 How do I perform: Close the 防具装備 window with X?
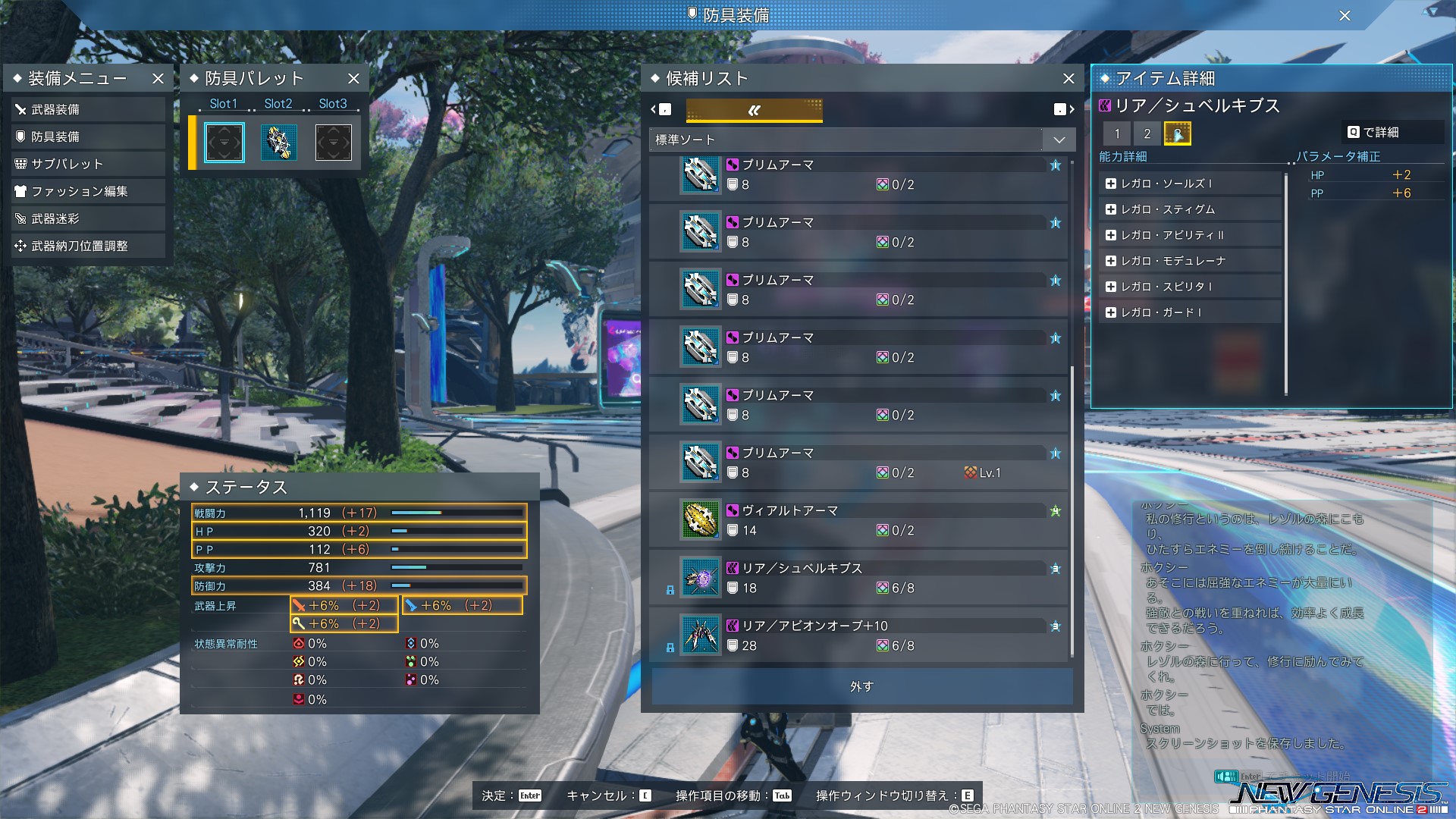(1345, 16)
